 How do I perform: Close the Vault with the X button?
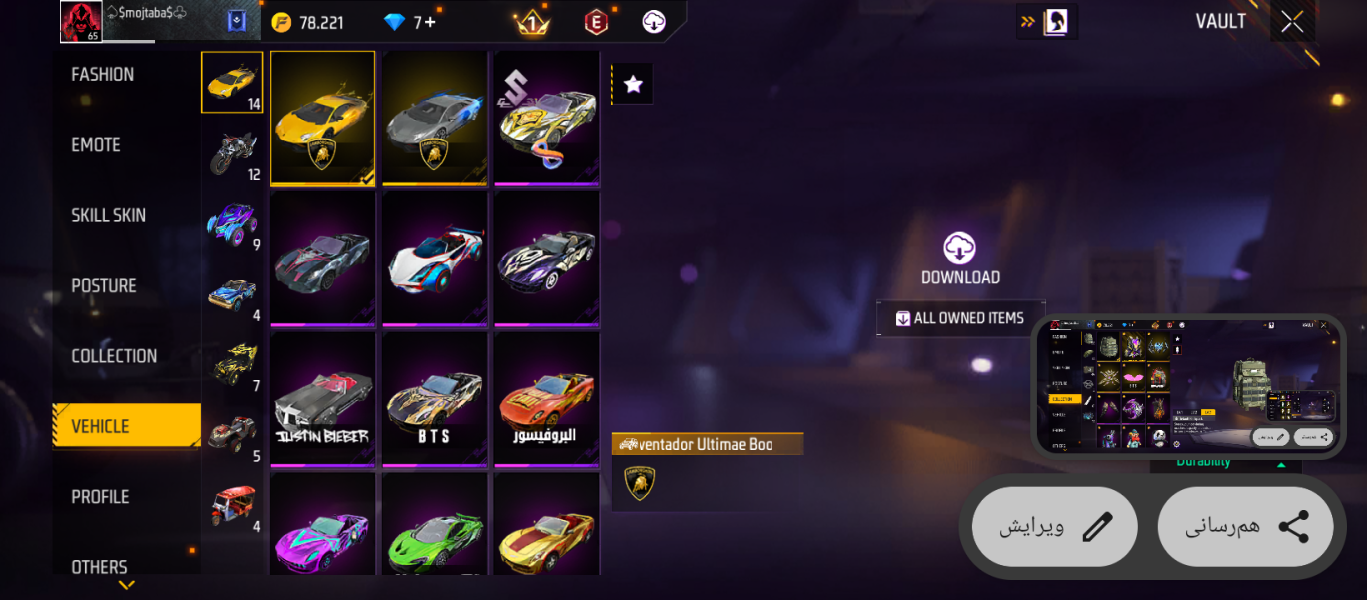coord(1292,22)
